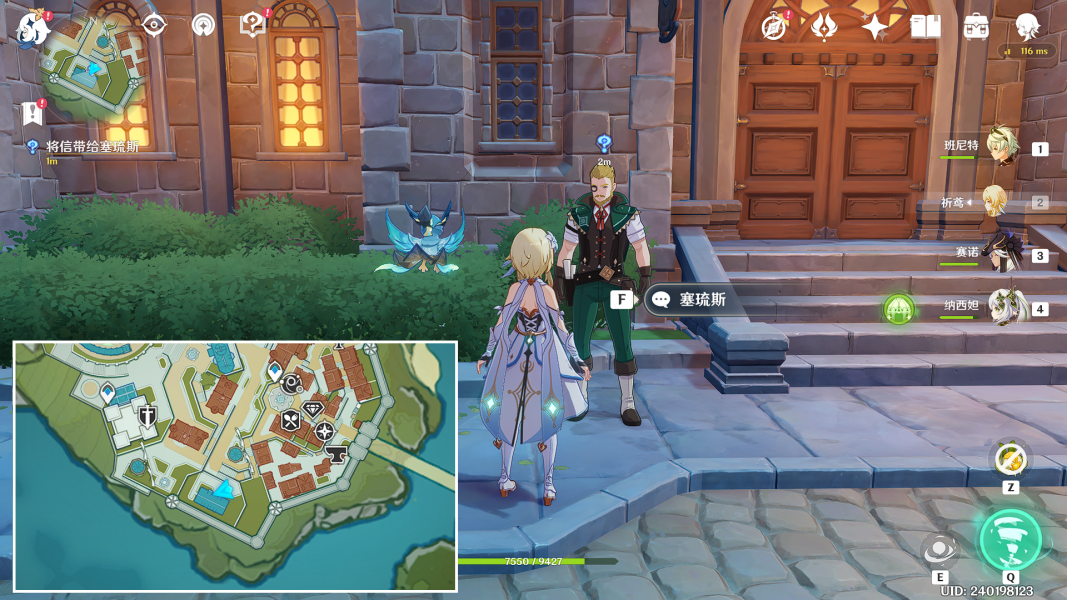Image resolution: width=1067 pixels, height=600 pixels.
Task: Open the tutorial question mark icon
Action: 253,25
